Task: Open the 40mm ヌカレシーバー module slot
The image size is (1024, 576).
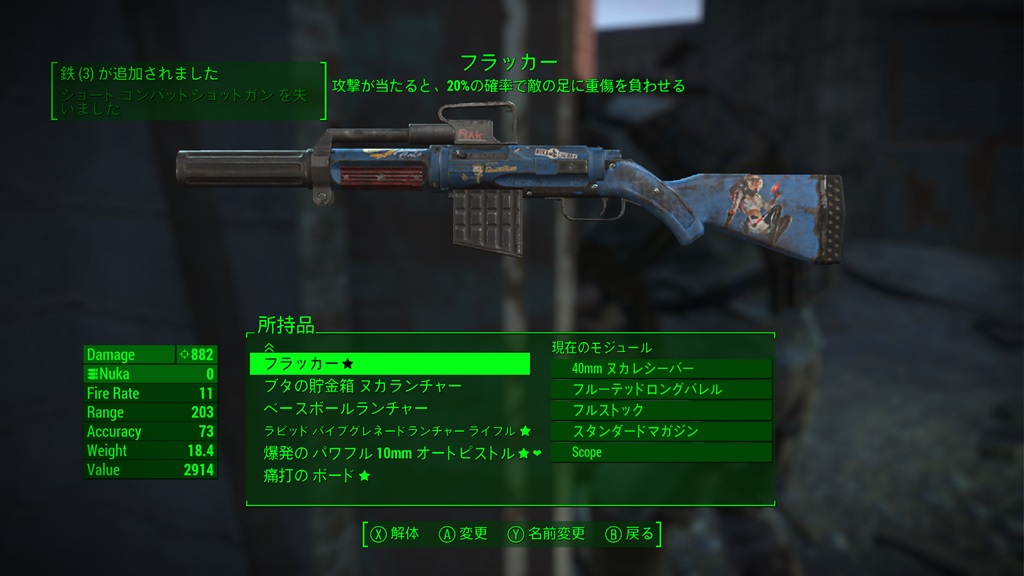Action: click(661, 369)
